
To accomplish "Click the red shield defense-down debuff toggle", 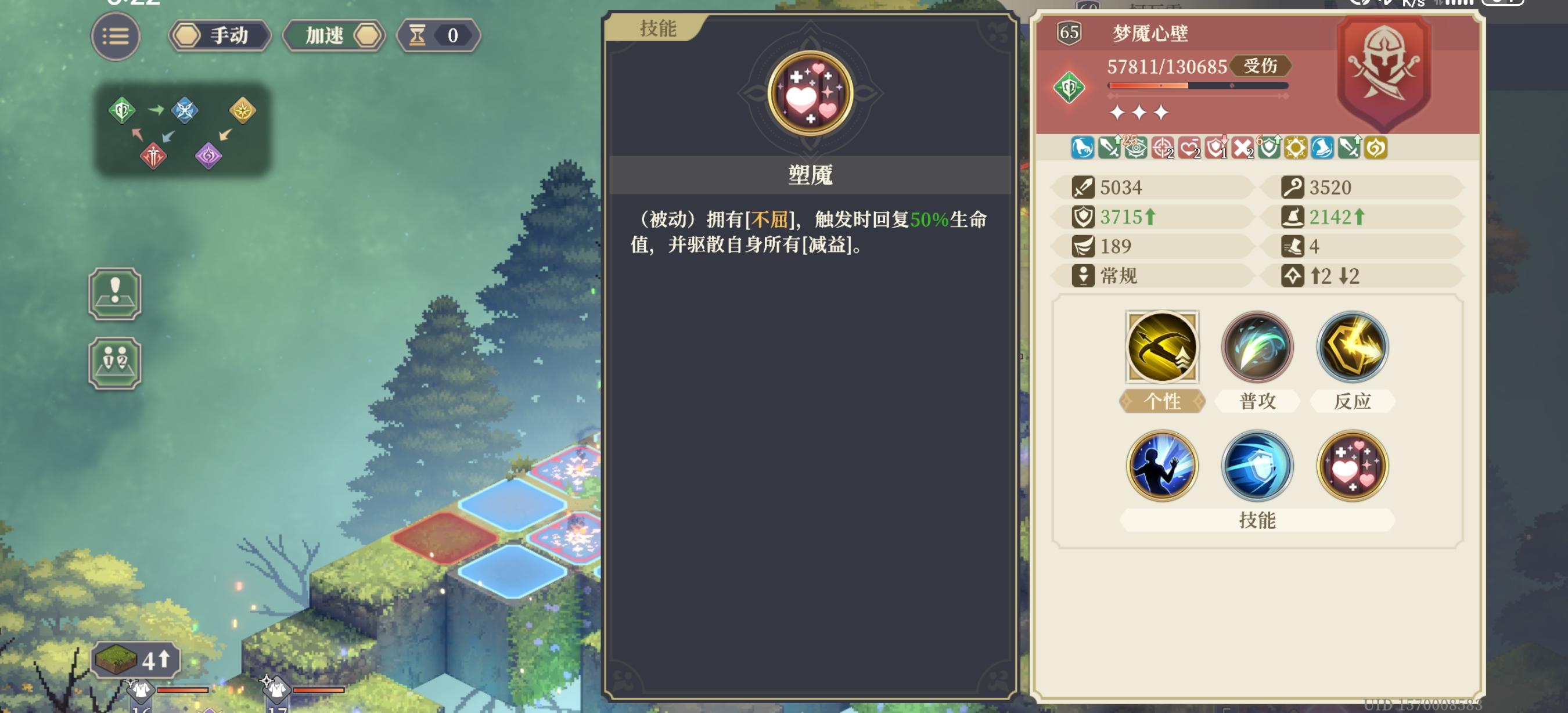I will tap(1217, 149).
